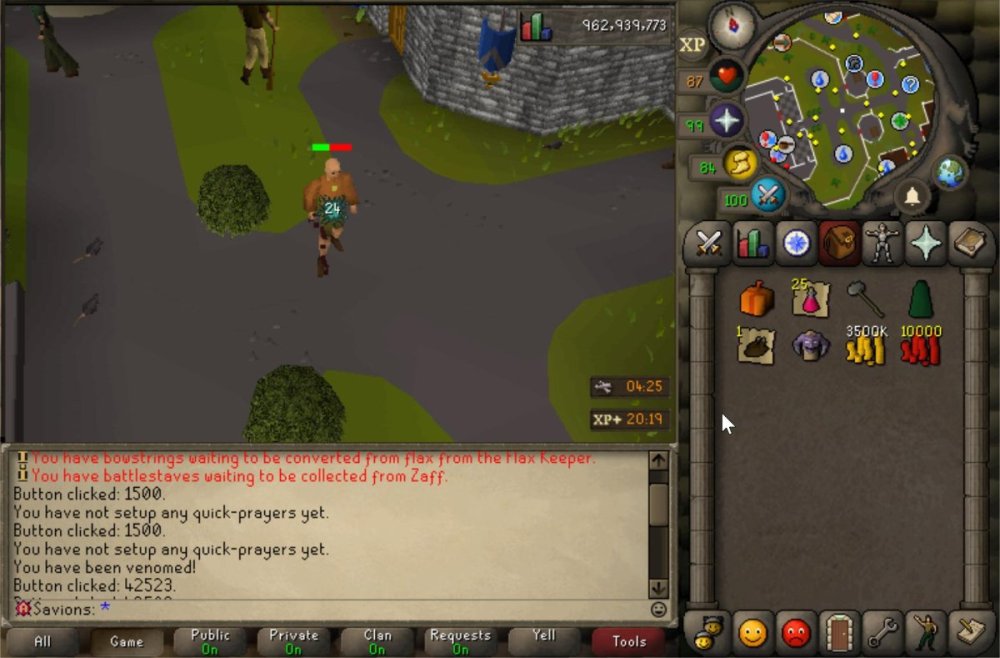1000x658 pixels.
Task: Show the prayer tab
Action: pyautogui.click(x=926, y=243)
